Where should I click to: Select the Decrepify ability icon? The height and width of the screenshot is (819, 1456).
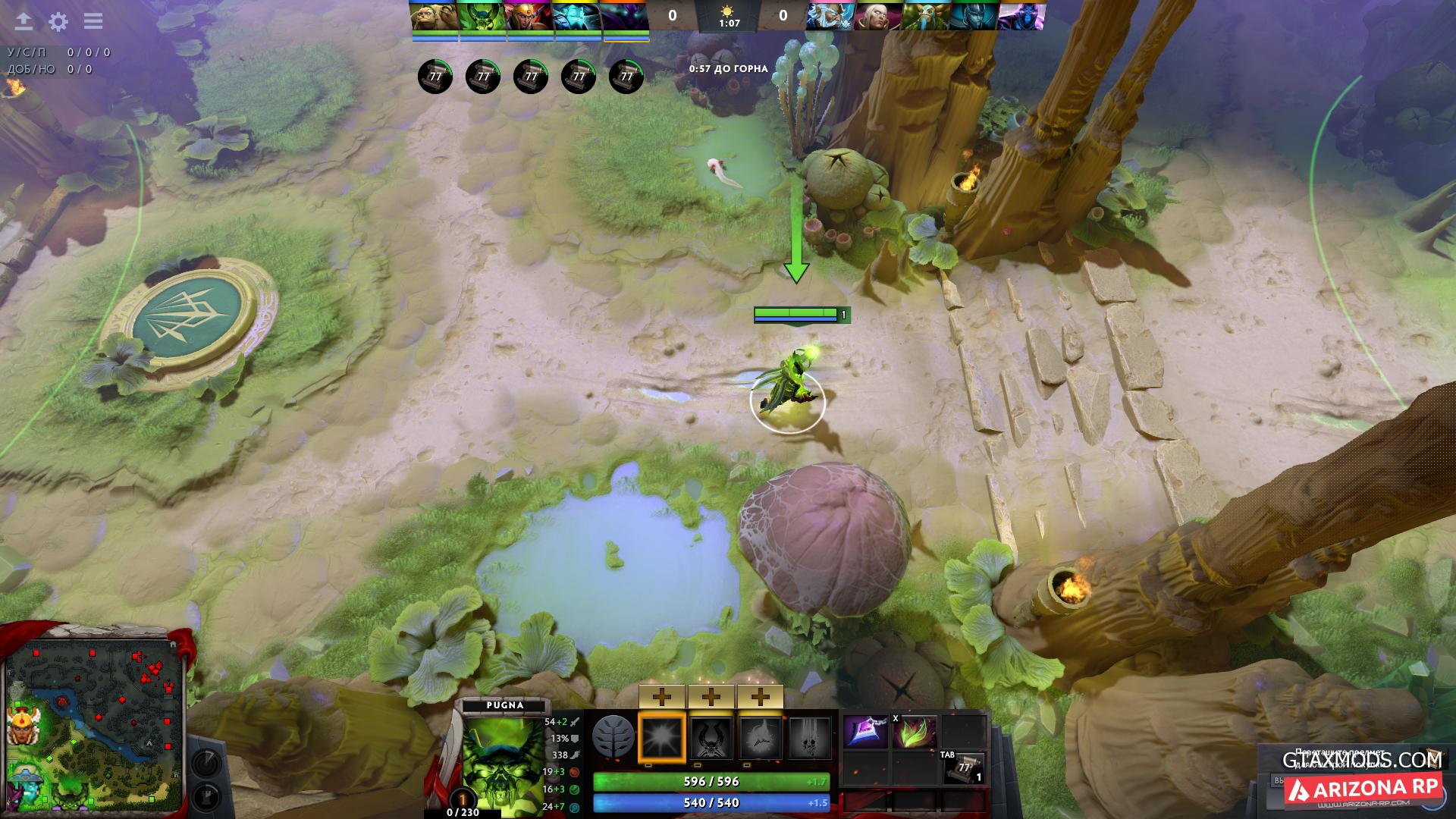point(711,737)
